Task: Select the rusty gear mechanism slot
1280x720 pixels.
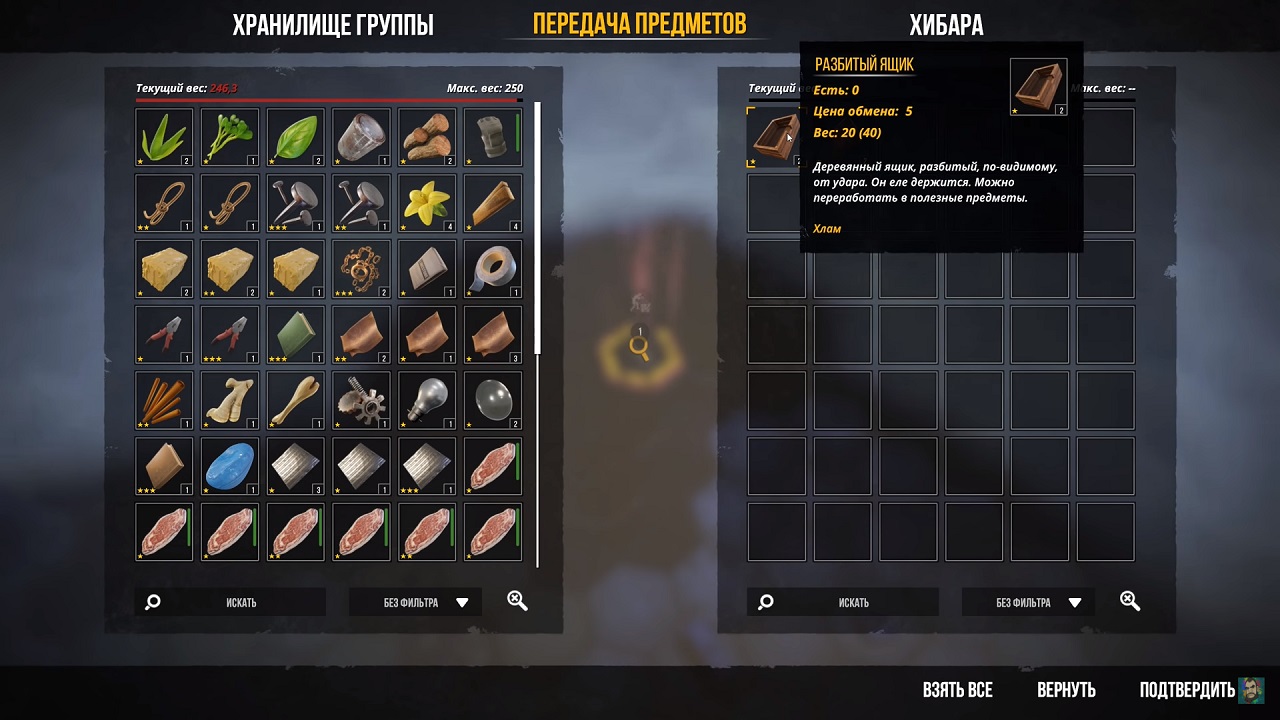Action: pos(361,401)
